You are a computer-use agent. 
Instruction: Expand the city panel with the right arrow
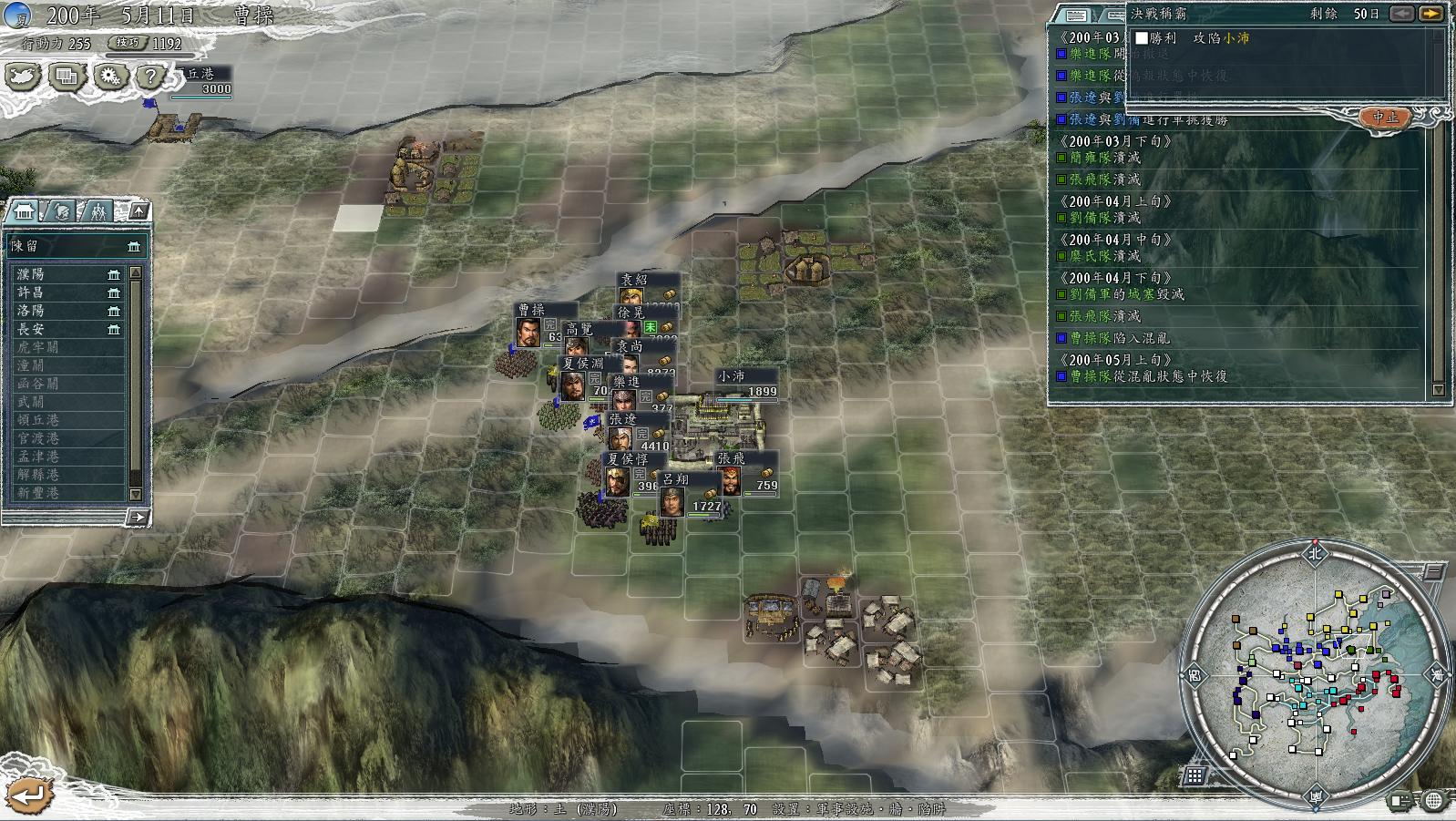137,518
